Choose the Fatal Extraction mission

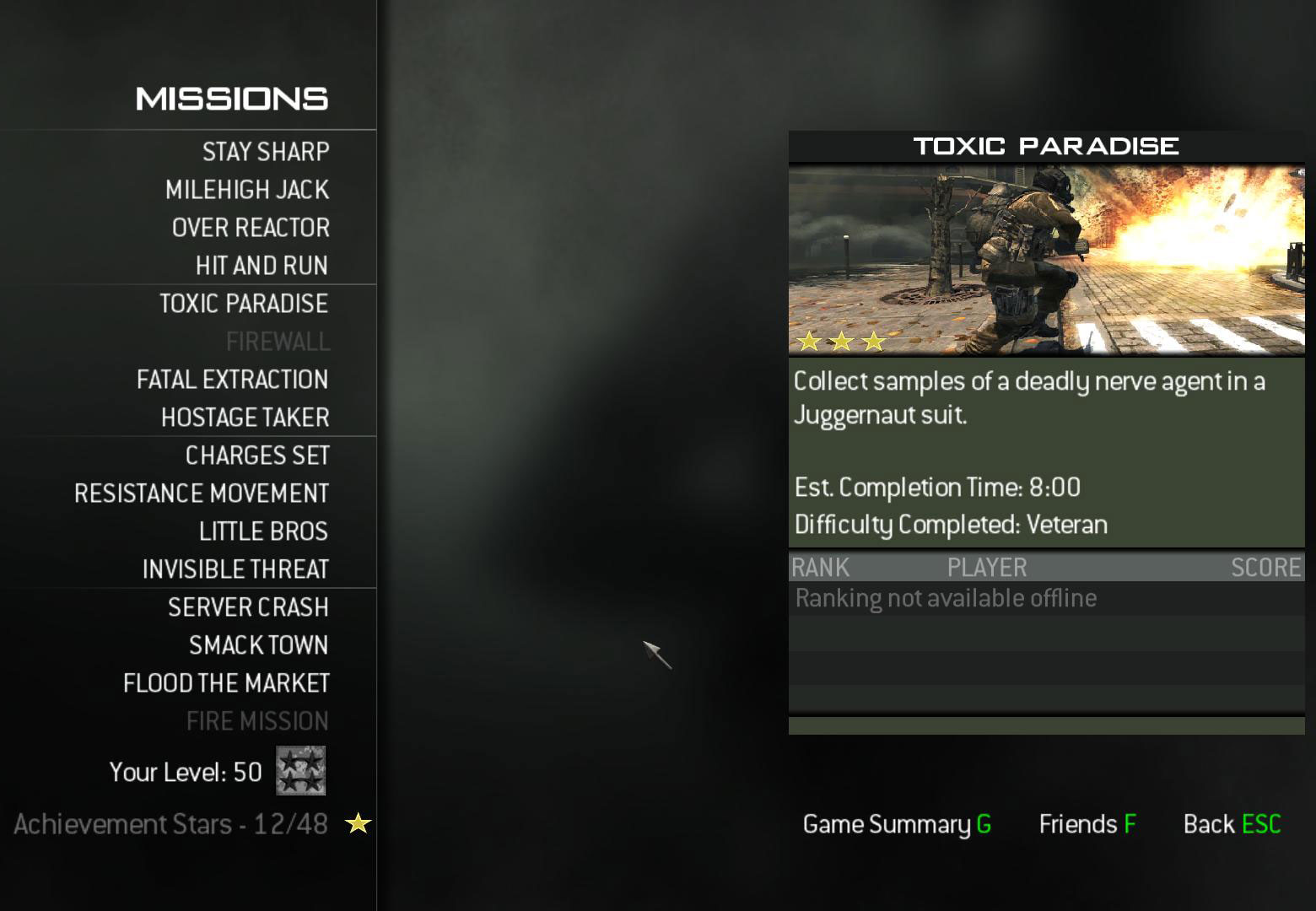click(x=232, y=380)
